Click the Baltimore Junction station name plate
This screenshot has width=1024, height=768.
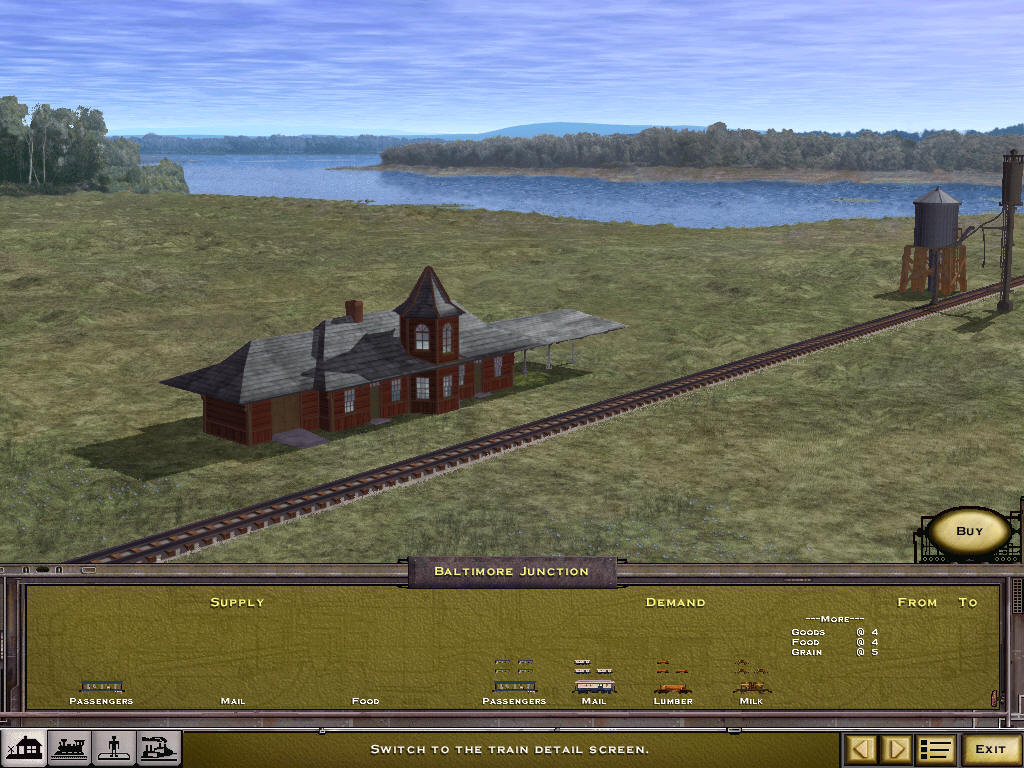point(511,571)
